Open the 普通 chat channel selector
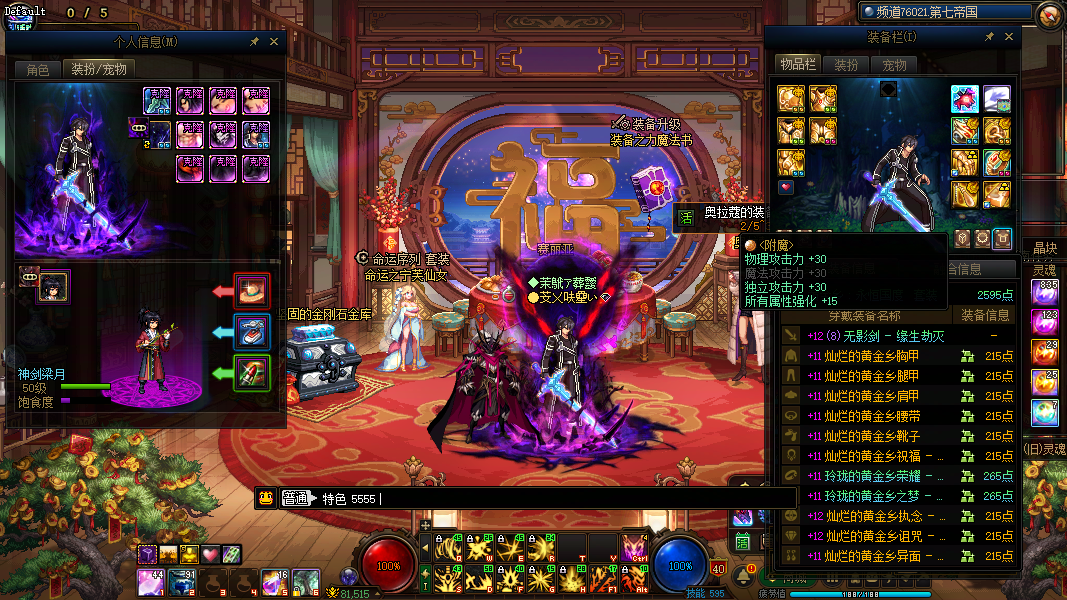The image size is (1067, 600). (x=295, y=498)
